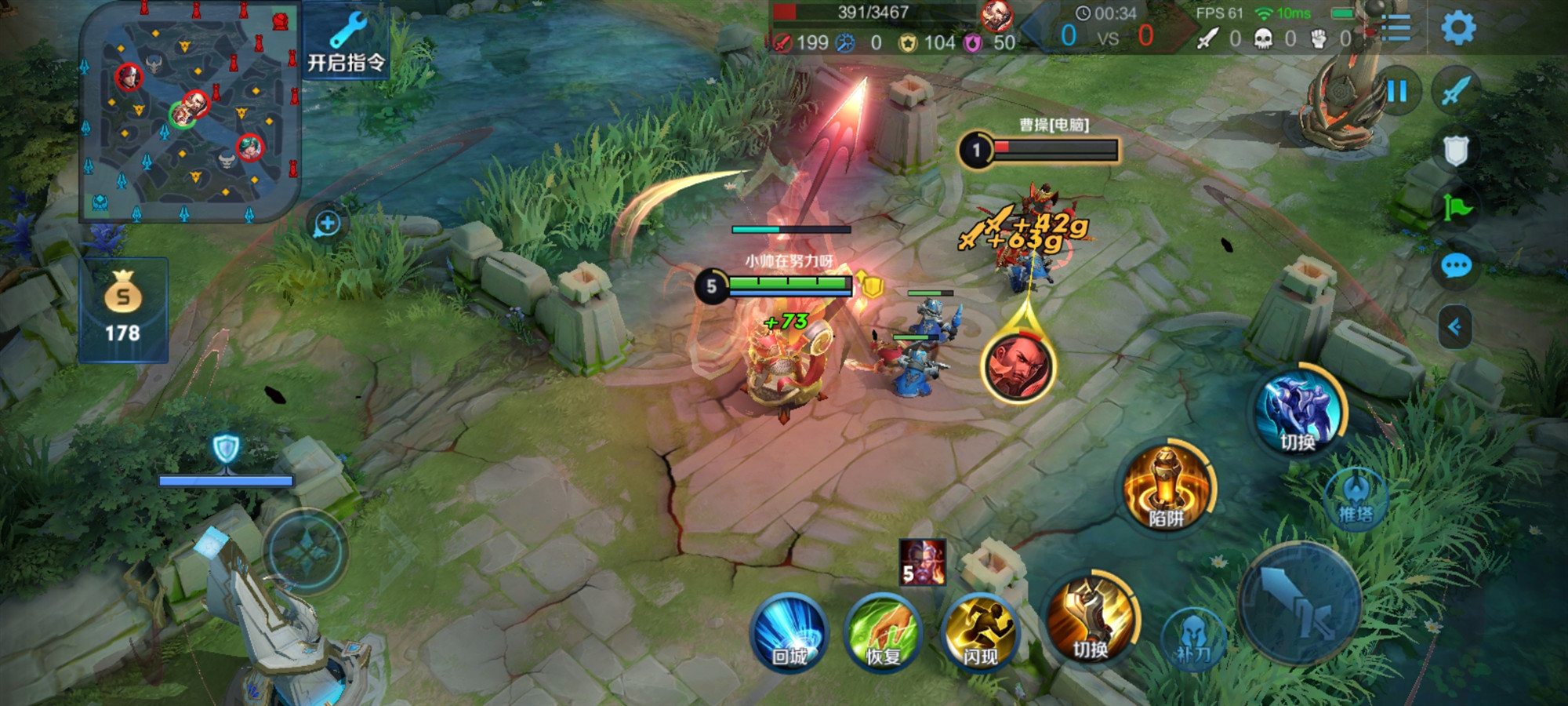Select the 推塔 tower attack button

pos(1355,499)
